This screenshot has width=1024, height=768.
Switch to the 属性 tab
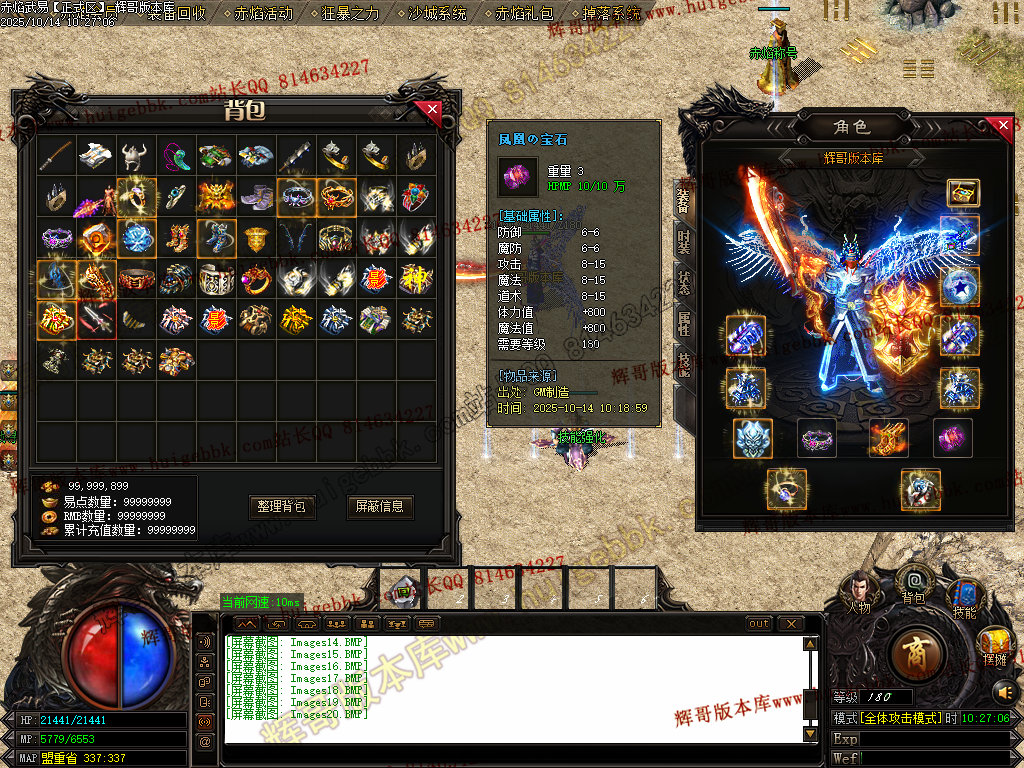pos(684,323)
